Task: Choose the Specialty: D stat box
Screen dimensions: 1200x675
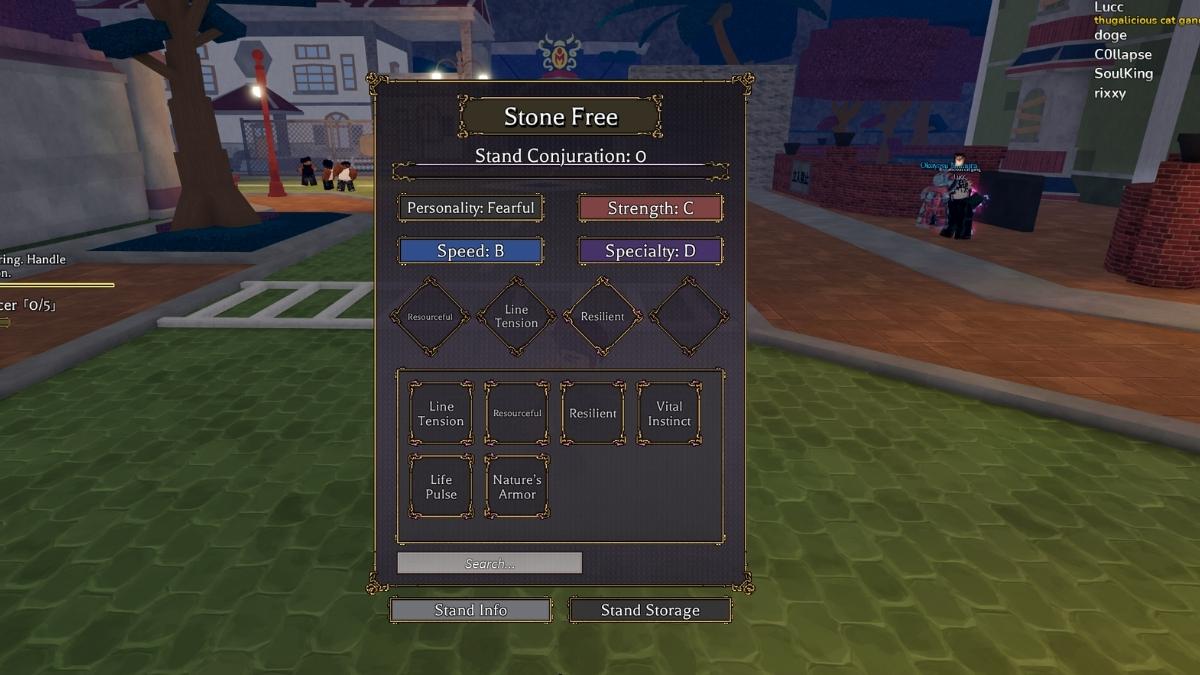Action: tap(650, 251)
